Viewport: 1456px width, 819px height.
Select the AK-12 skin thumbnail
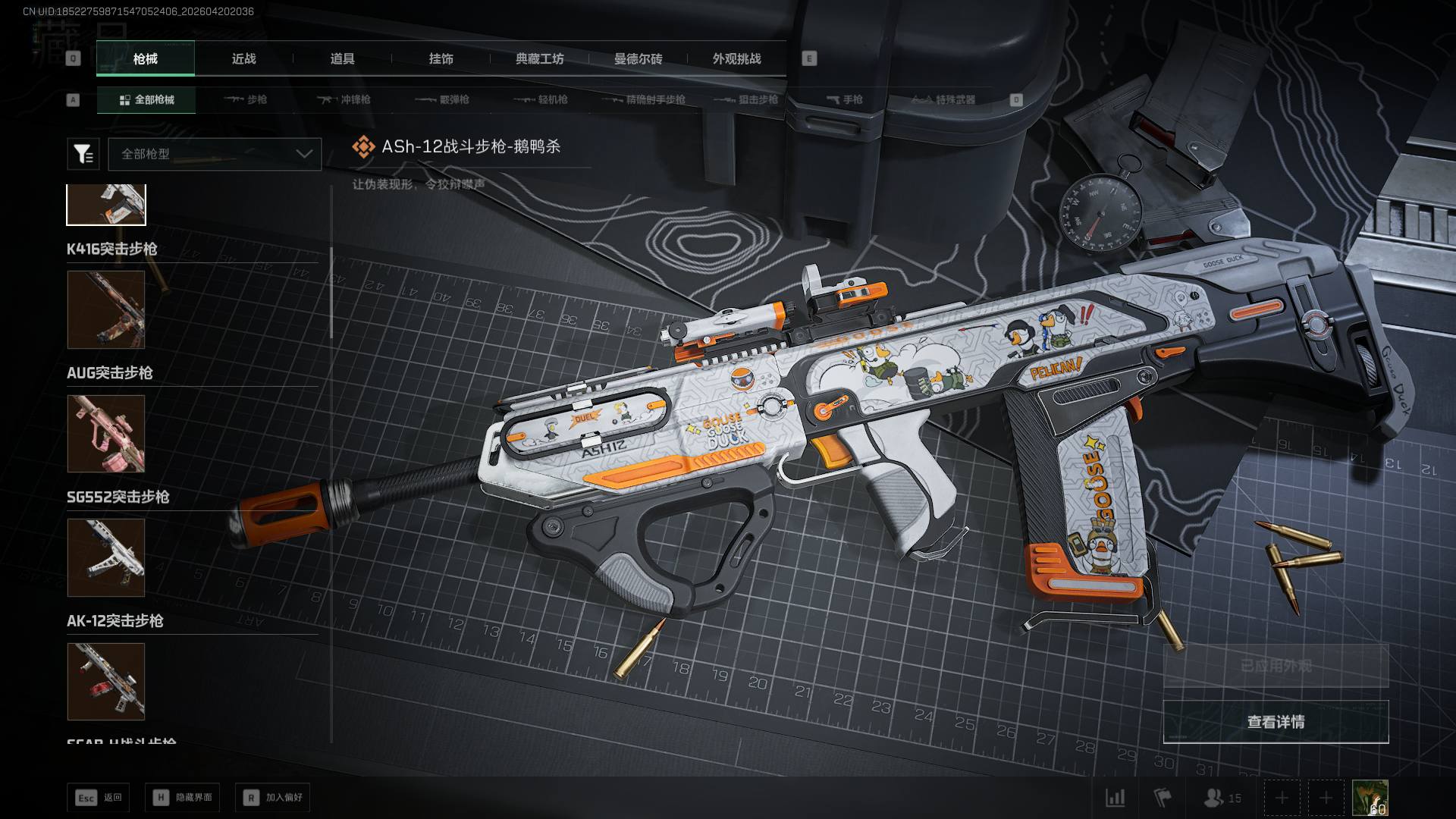[106, 681]
